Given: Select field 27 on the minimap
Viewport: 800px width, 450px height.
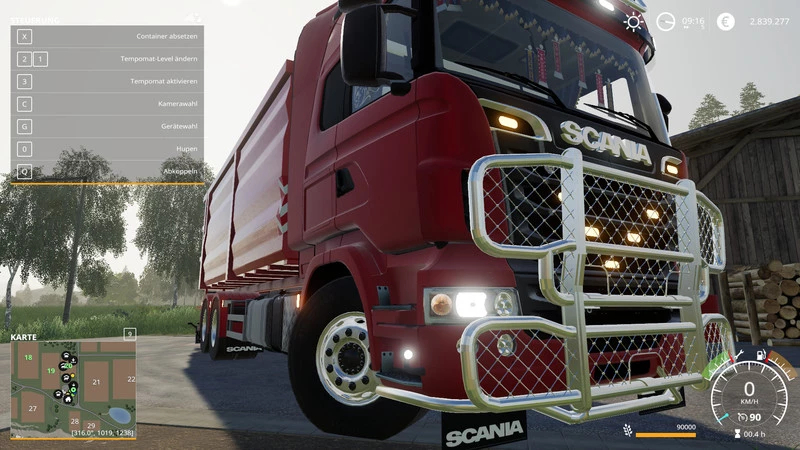Looking at the screenshot, I should pyautogui.click(x=33, y=409).
